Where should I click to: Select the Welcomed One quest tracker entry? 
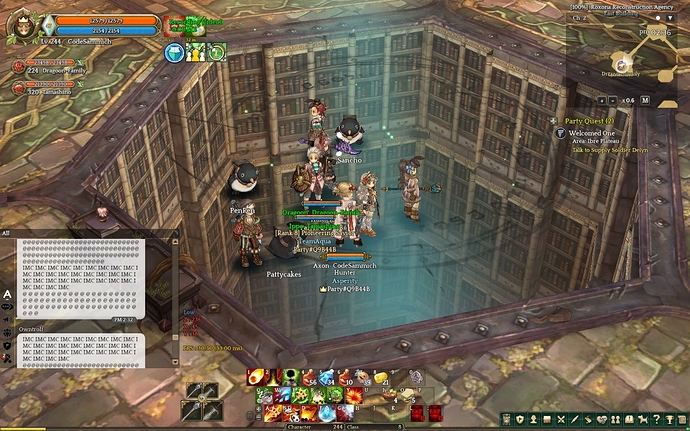point(590,132)
